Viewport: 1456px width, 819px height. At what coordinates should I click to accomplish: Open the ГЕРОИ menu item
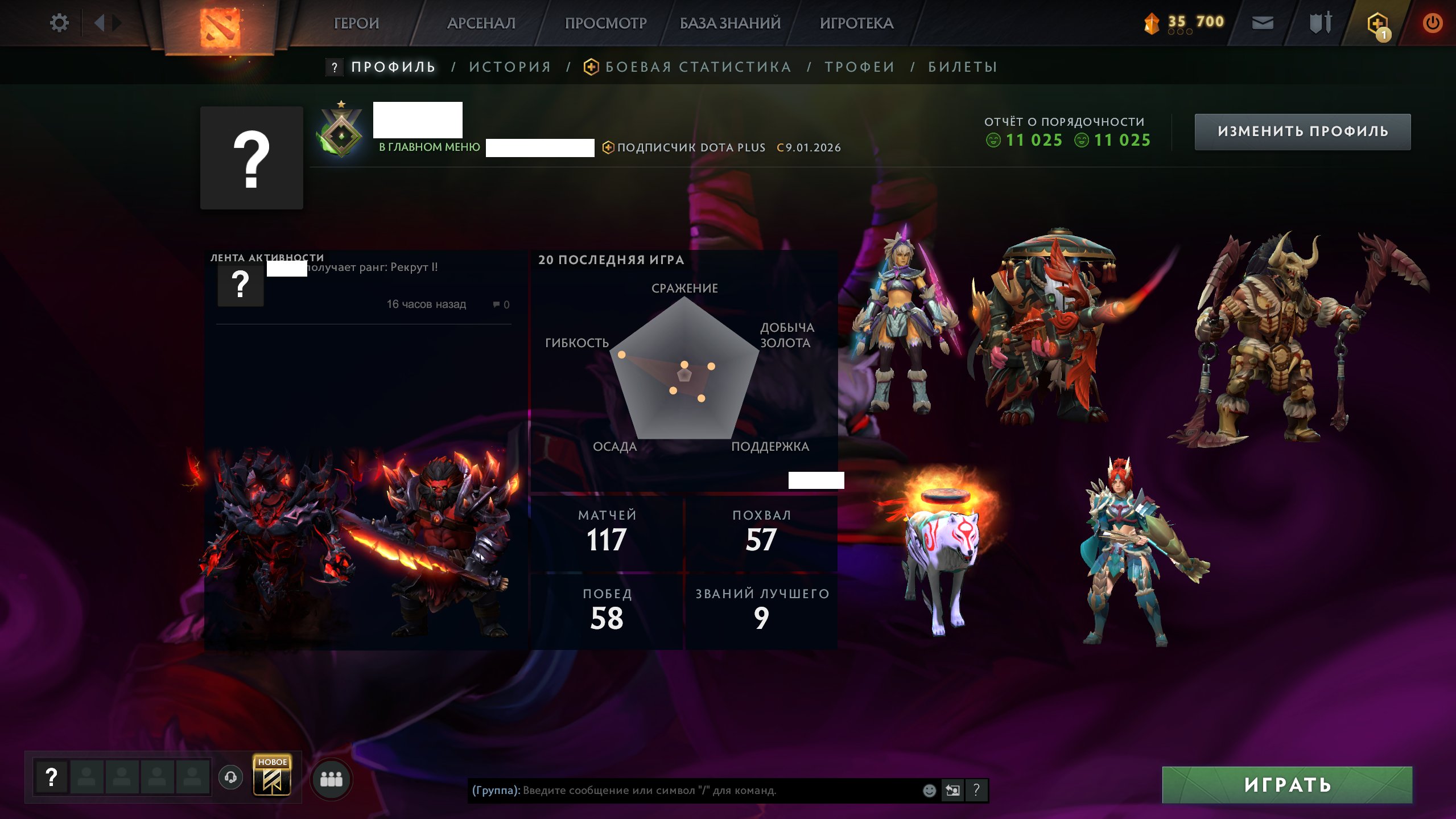(357, 23)
